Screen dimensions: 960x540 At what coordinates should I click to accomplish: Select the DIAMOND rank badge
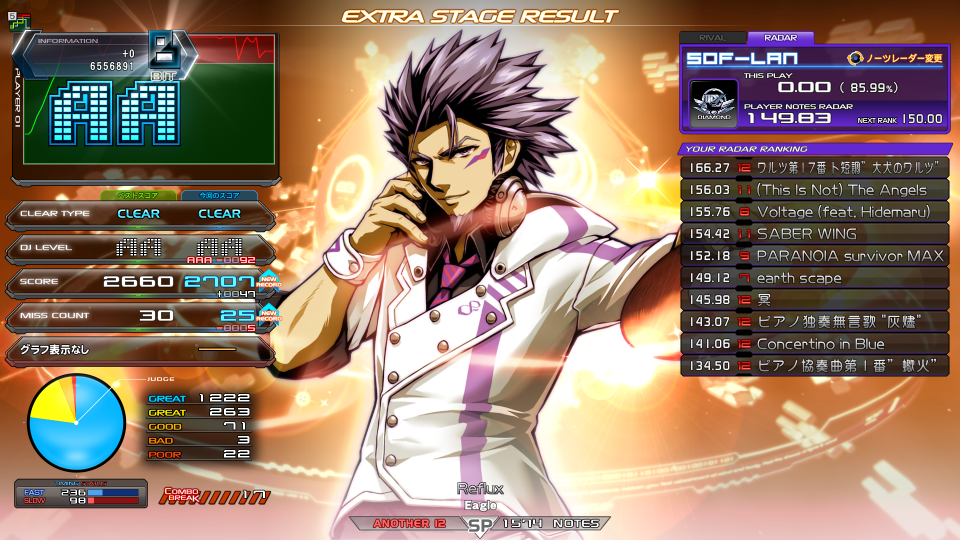coord(714,104)
